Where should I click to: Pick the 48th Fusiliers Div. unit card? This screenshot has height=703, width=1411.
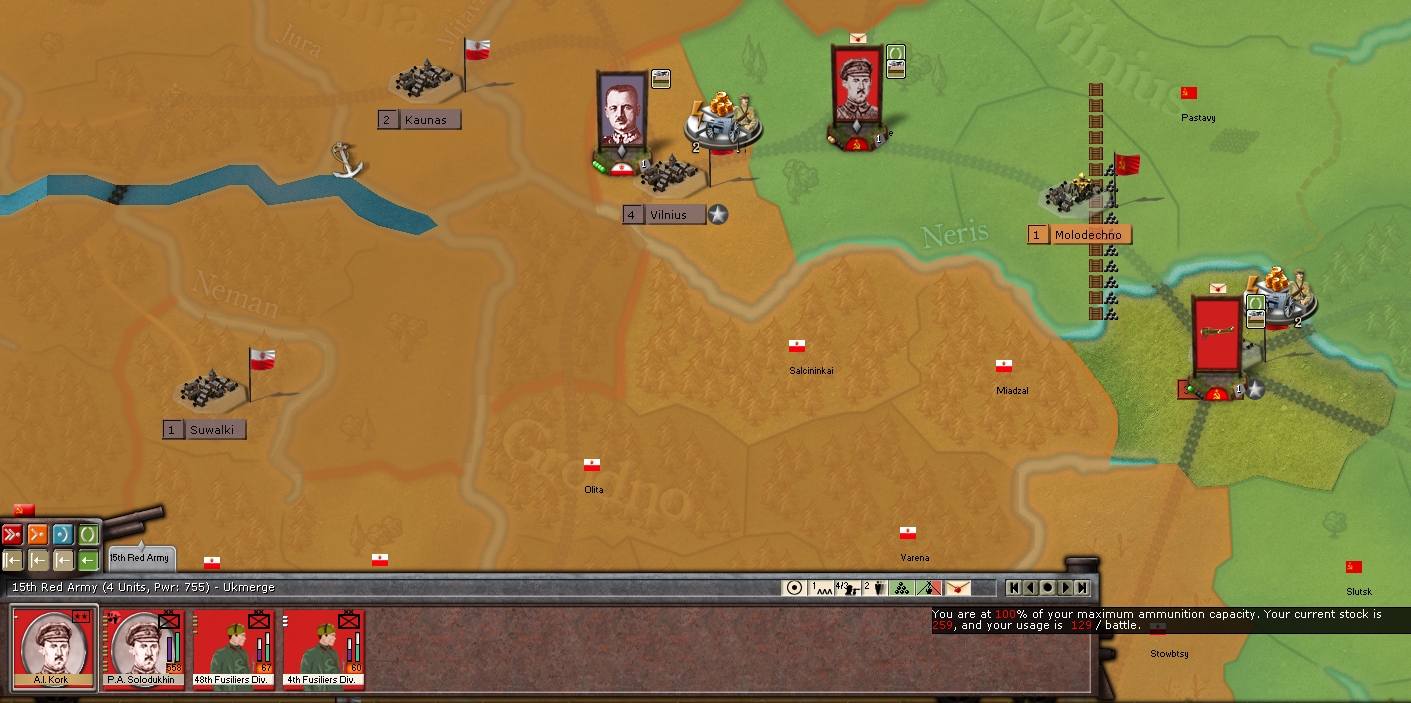pyautogui.click(x=235, y=647)
